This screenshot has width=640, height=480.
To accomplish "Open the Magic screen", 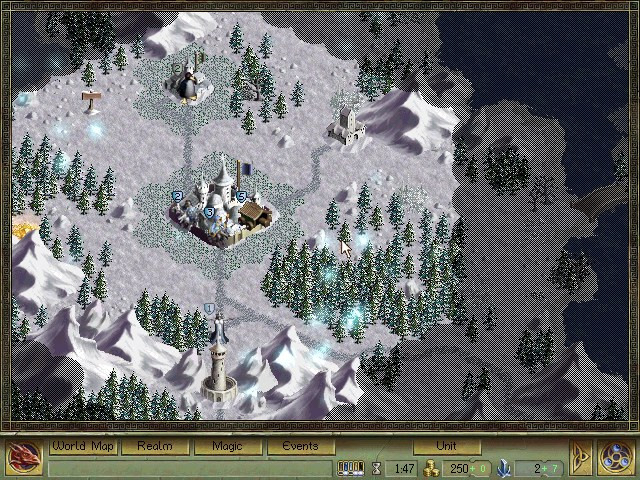I will [227, 446].
